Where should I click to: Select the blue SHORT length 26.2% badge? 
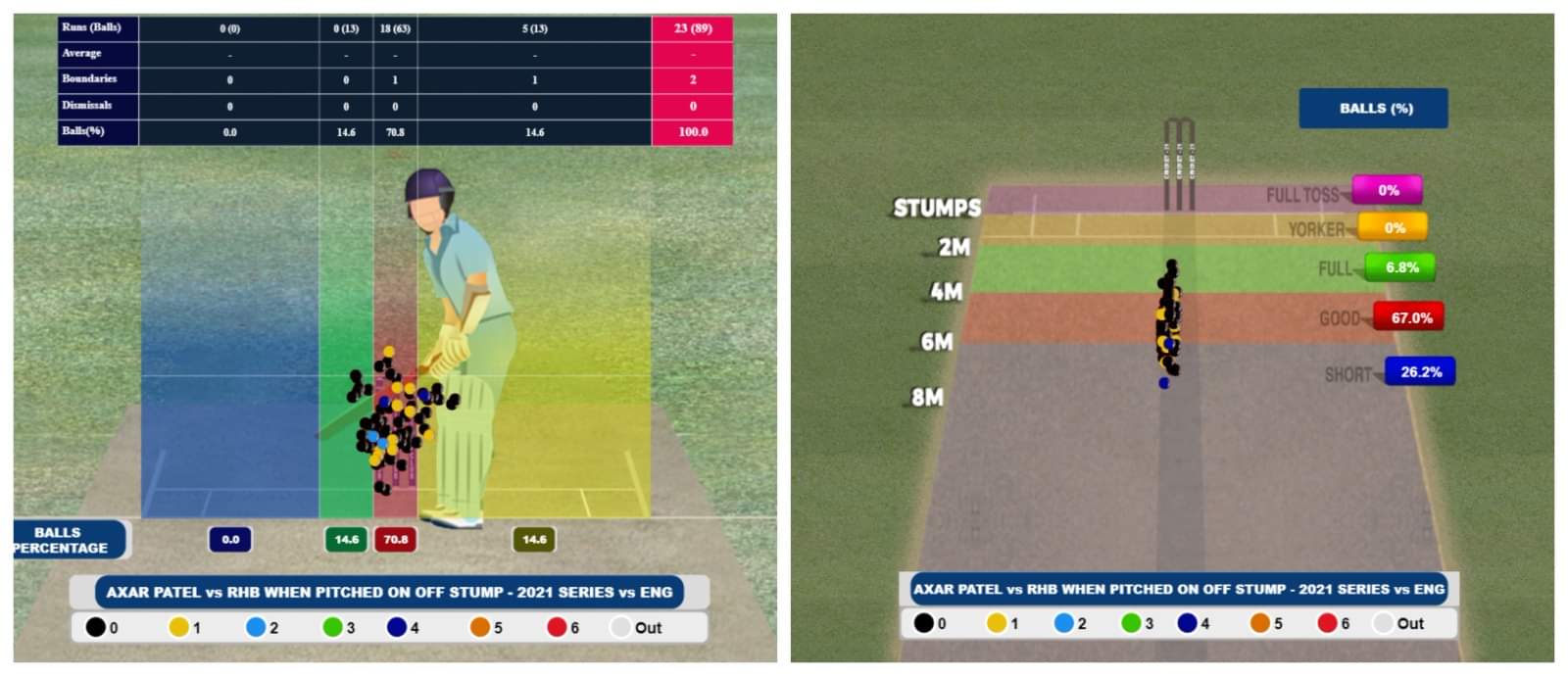(x=1420, y=372)
